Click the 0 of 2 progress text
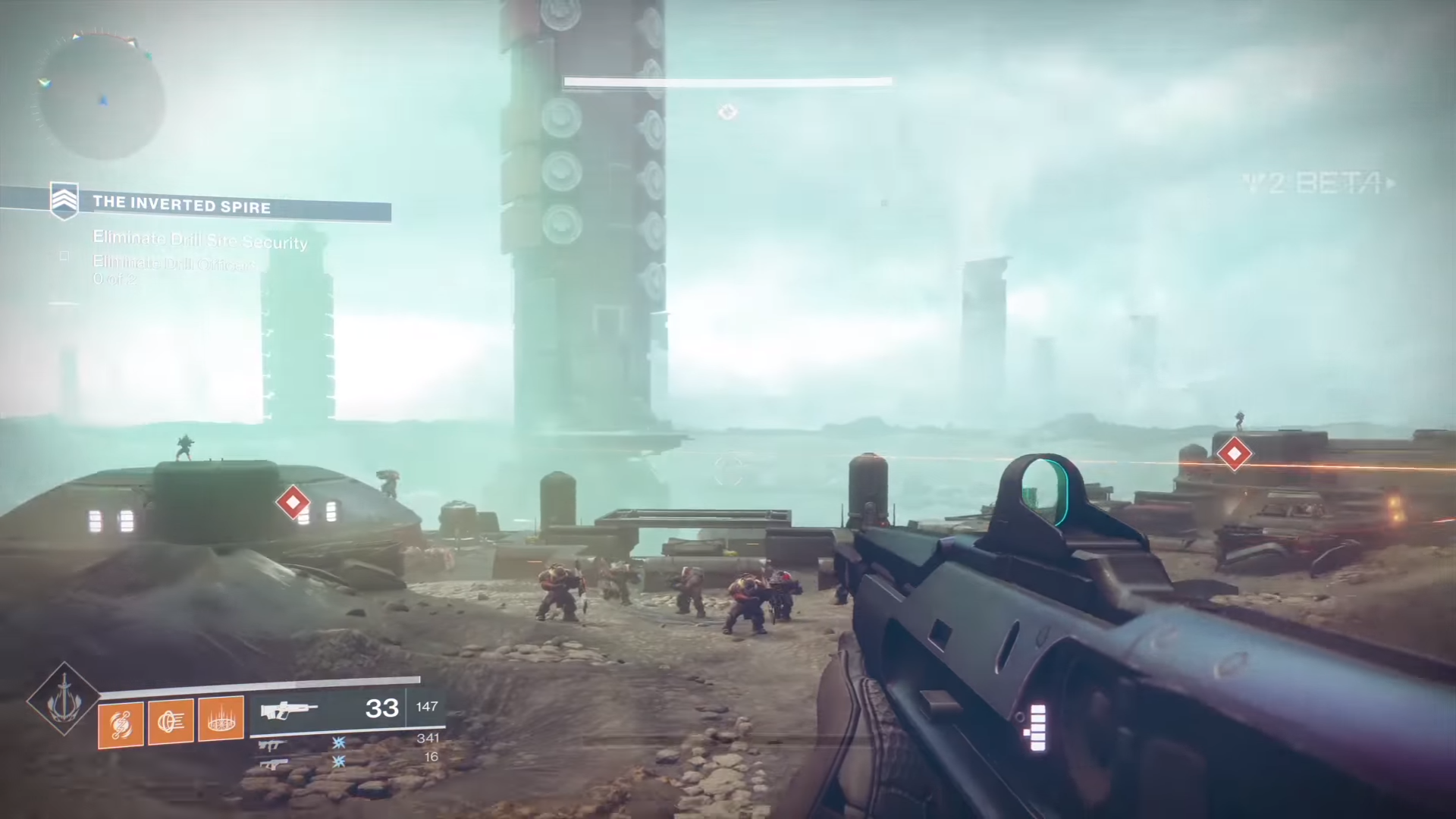1456x819 pixels. pos(115,279)
